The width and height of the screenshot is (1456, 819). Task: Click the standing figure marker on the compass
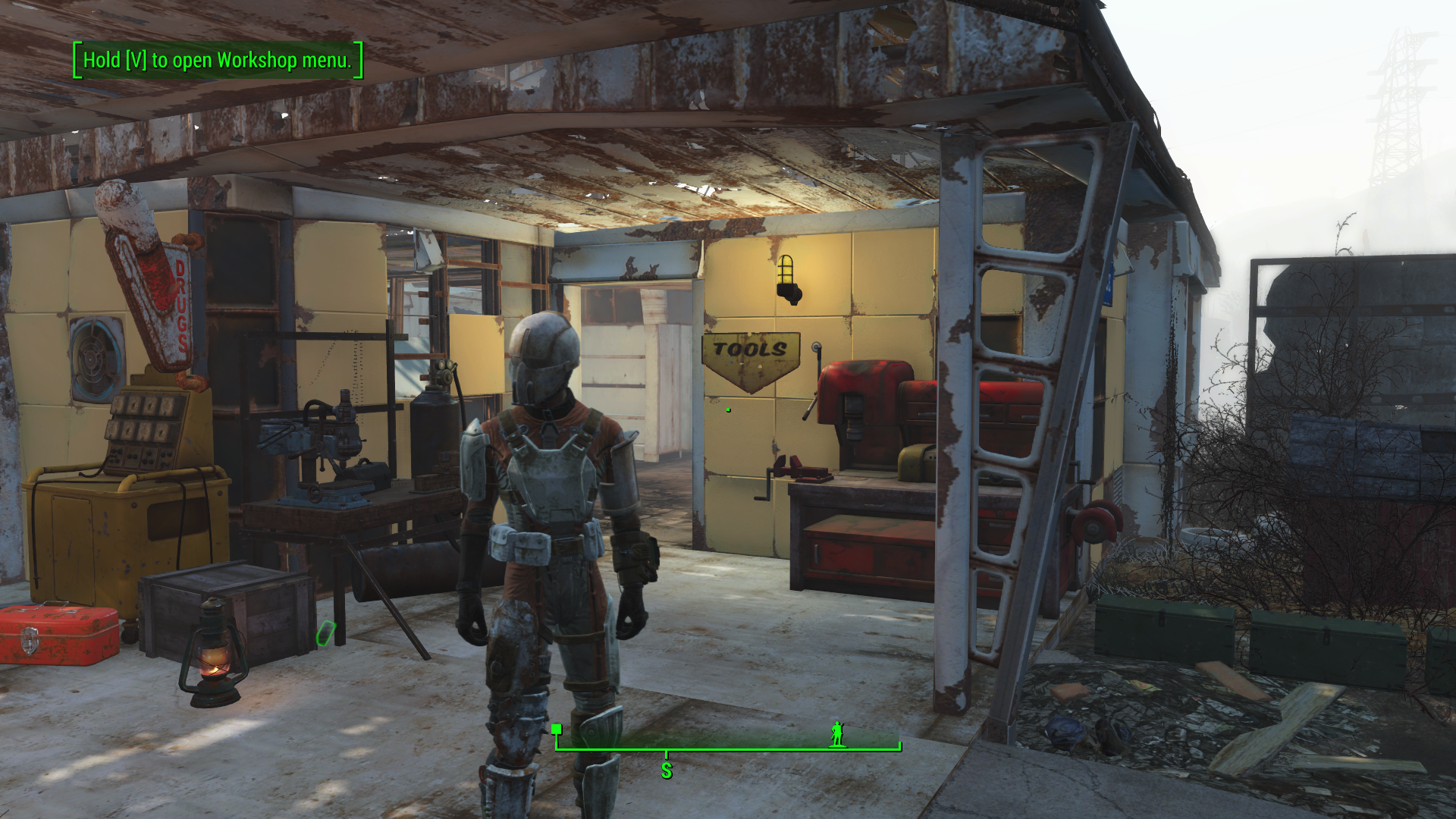pyautogui.click(x=837, y=733)
